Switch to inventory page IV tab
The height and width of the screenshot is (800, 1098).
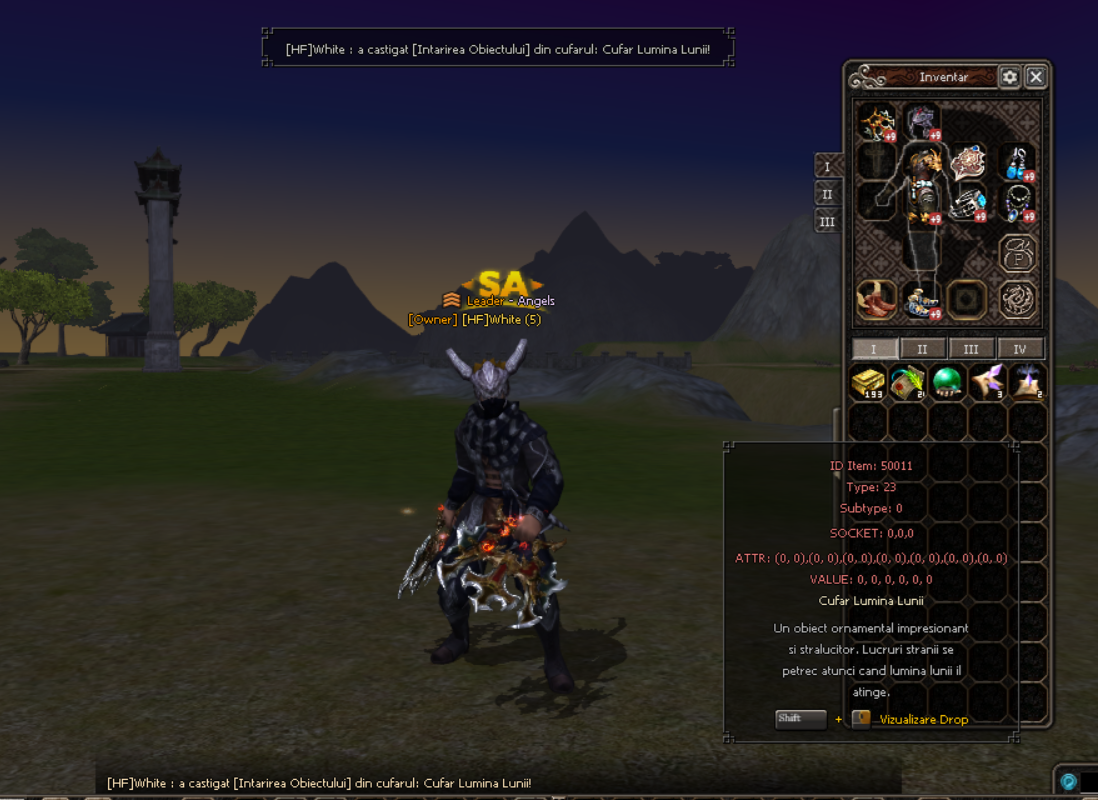[x=1020, y=349]
